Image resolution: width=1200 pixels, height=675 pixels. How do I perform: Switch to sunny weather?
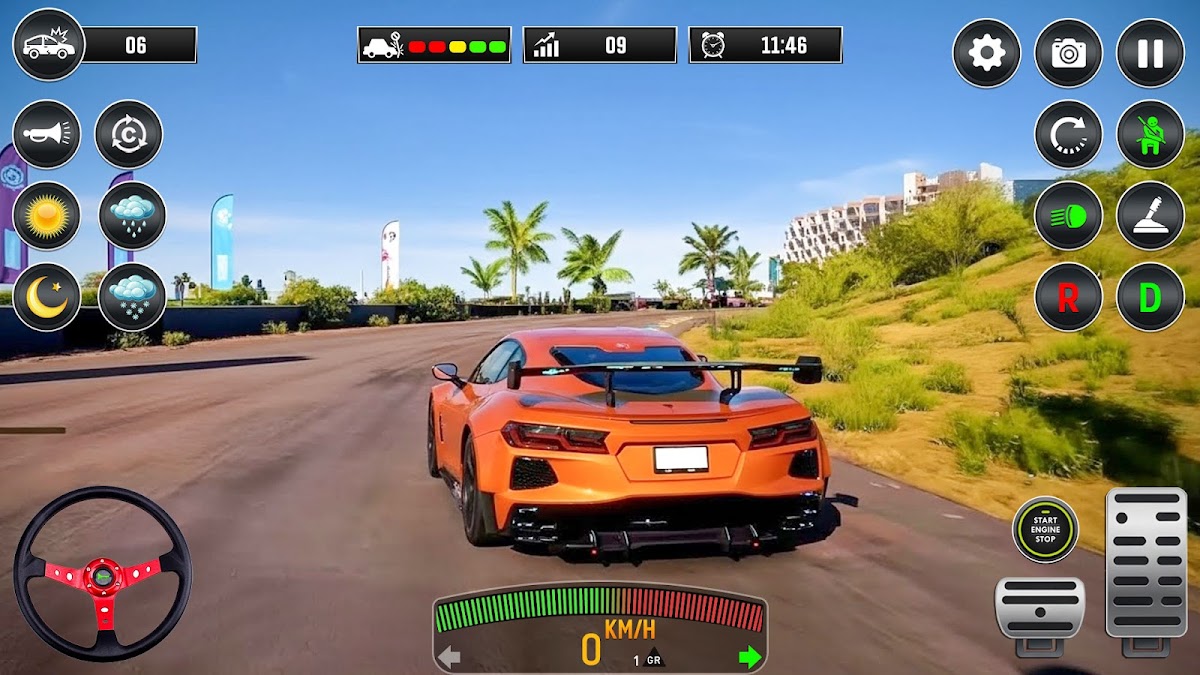pyautogui.click(x=47, y=215)
